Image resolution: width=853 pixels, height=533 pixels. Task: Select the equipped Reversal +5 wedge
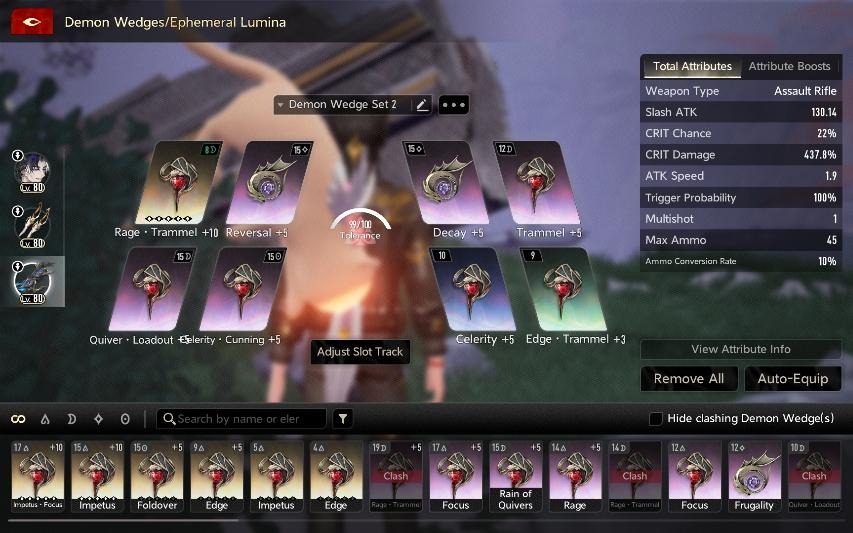point(263,183)
